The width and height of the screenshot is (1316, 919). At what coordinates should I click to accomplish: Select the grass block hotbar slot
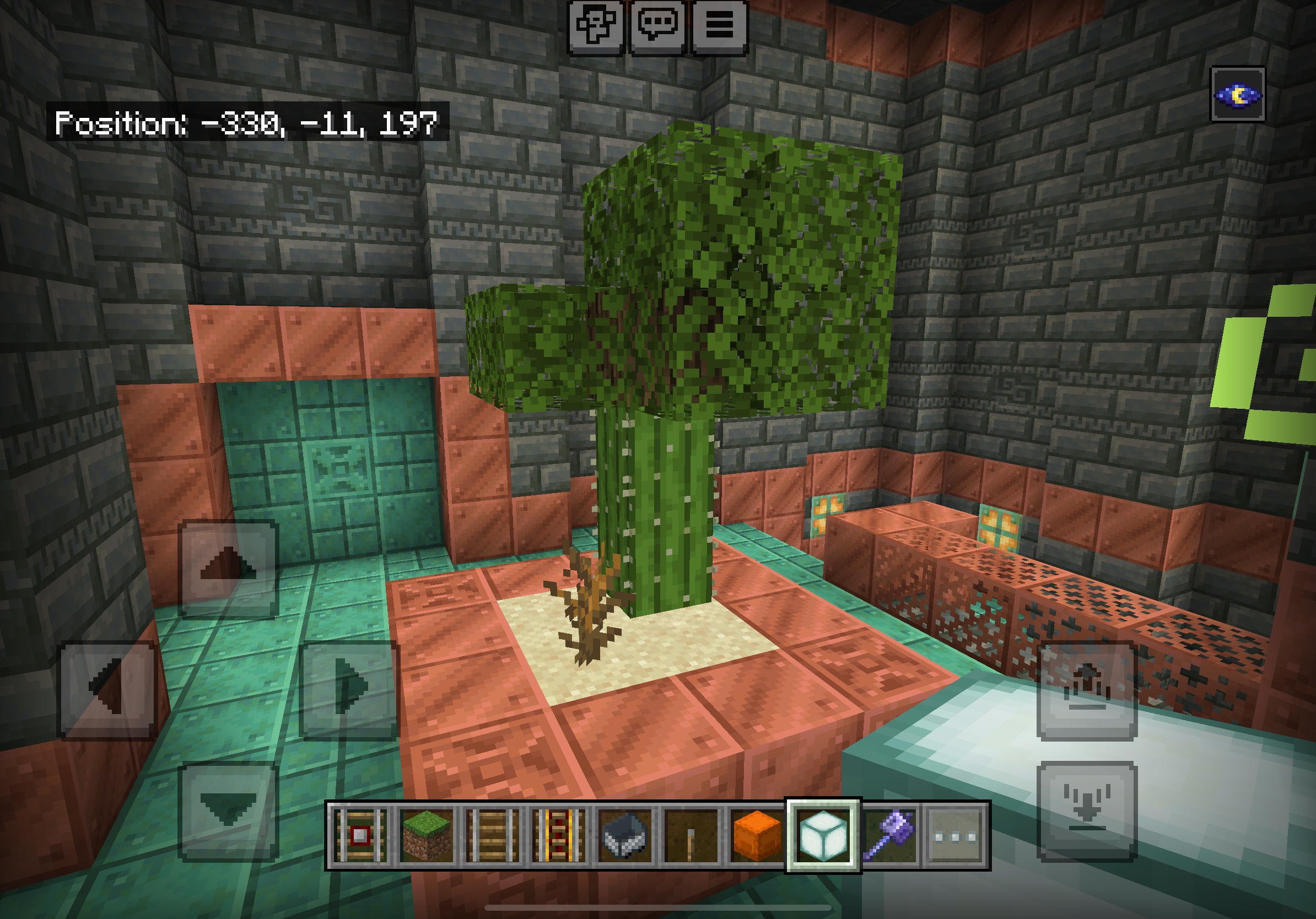pyautogui.click(x=426, y=836)
